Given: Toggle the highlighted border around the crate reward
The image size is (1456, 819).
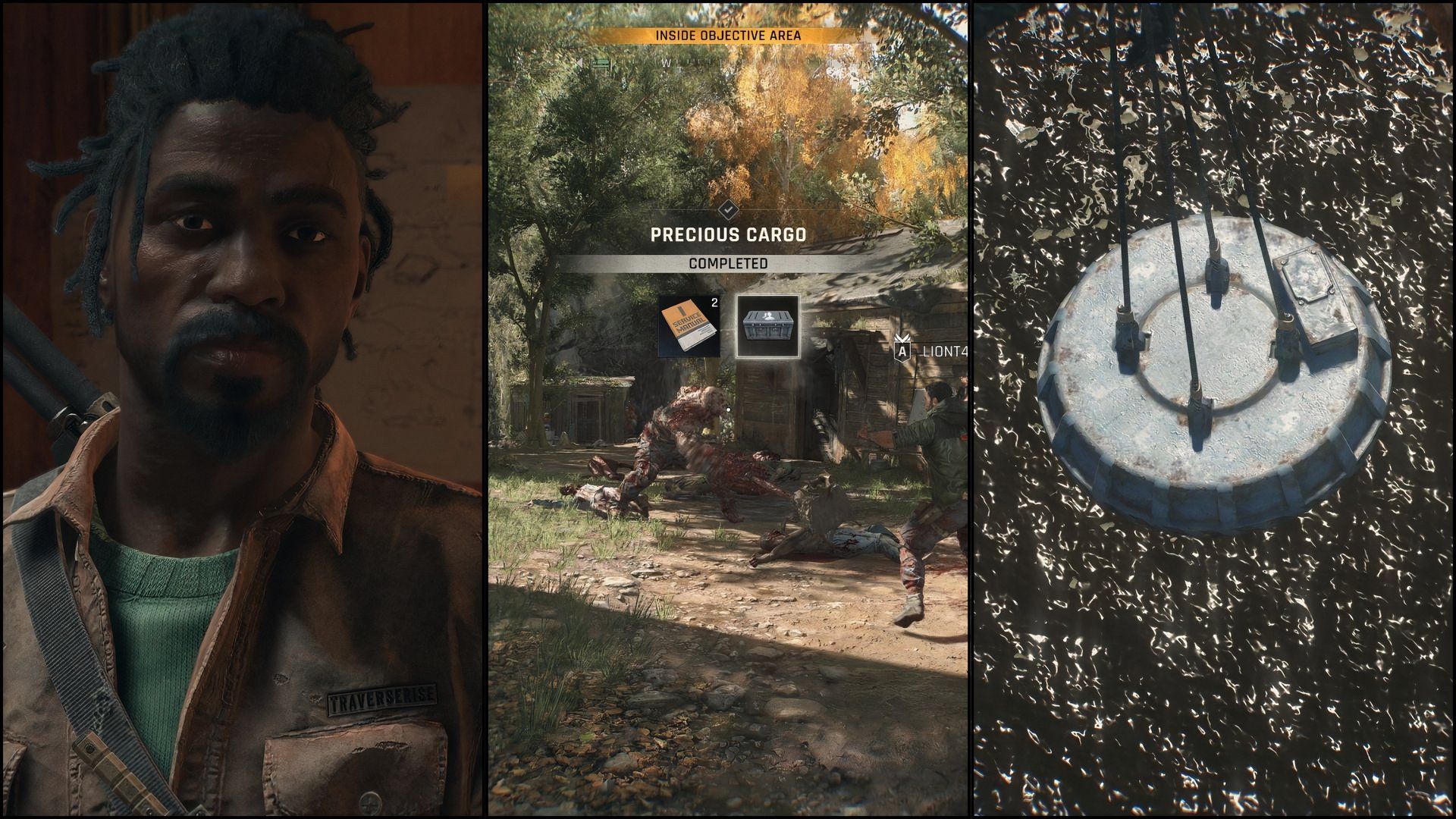Looking at the screenshot, I should pos(768,295).
